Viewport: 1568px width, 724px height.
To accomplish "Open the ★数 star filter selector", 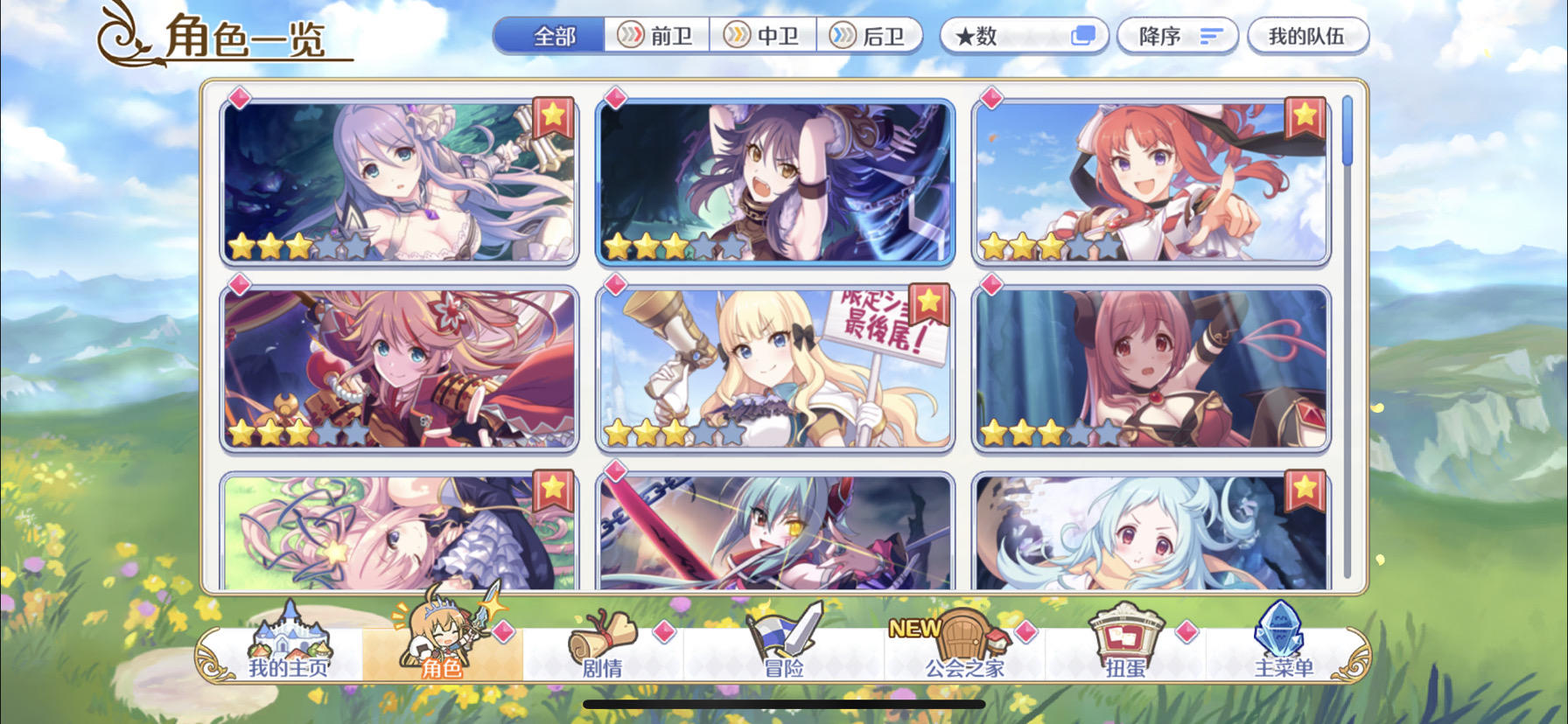I will point(1024,36).
